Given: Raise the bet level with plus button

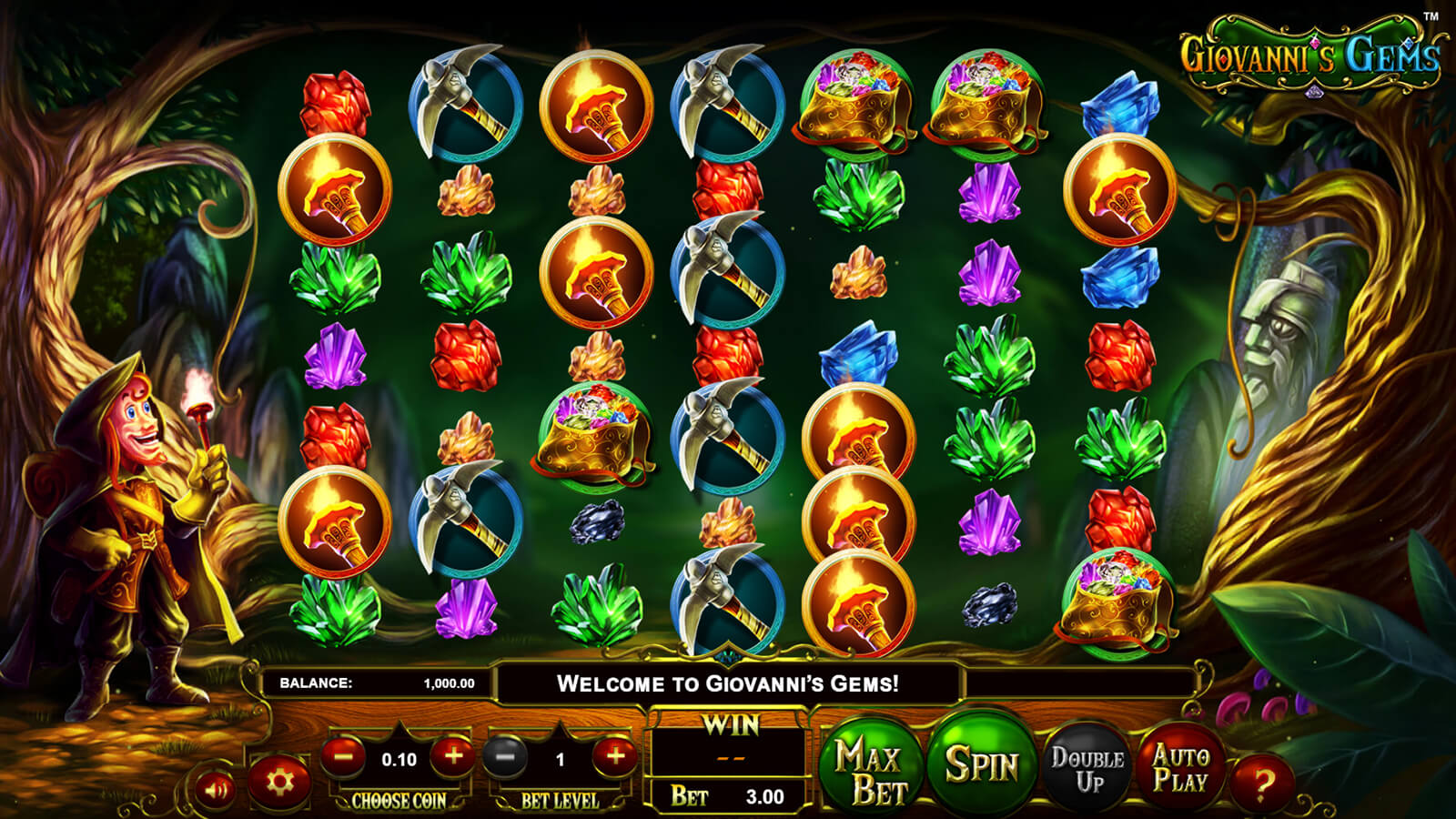Looking at the screenshot, I should coord(614,756).
